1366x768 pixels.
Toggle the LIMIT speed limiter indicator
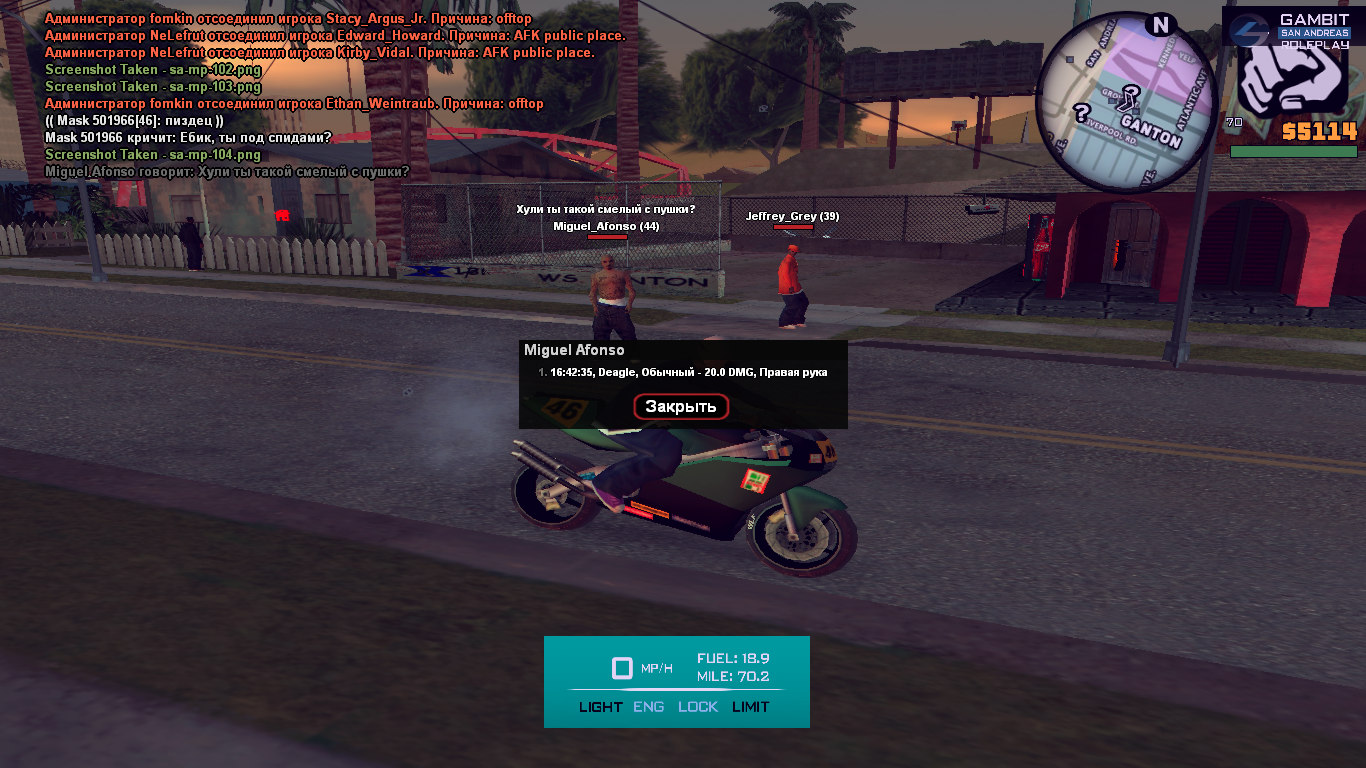[751, 707]
